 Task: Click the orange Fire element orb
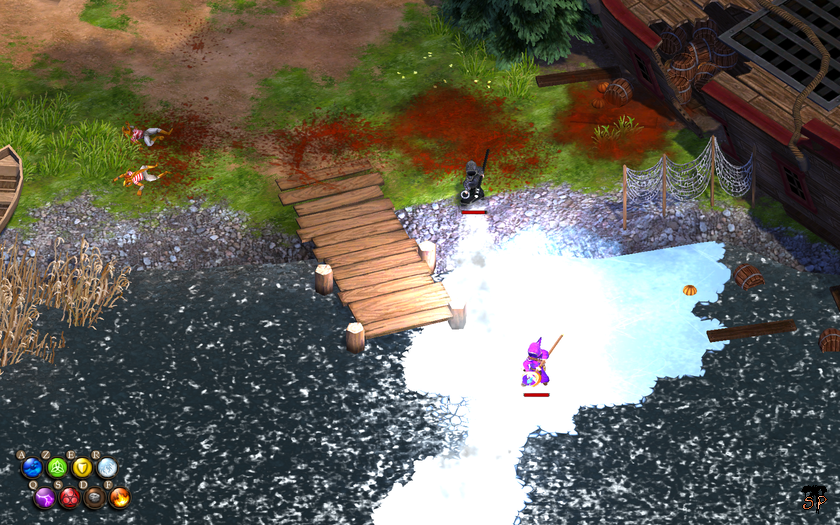(120, 496)
